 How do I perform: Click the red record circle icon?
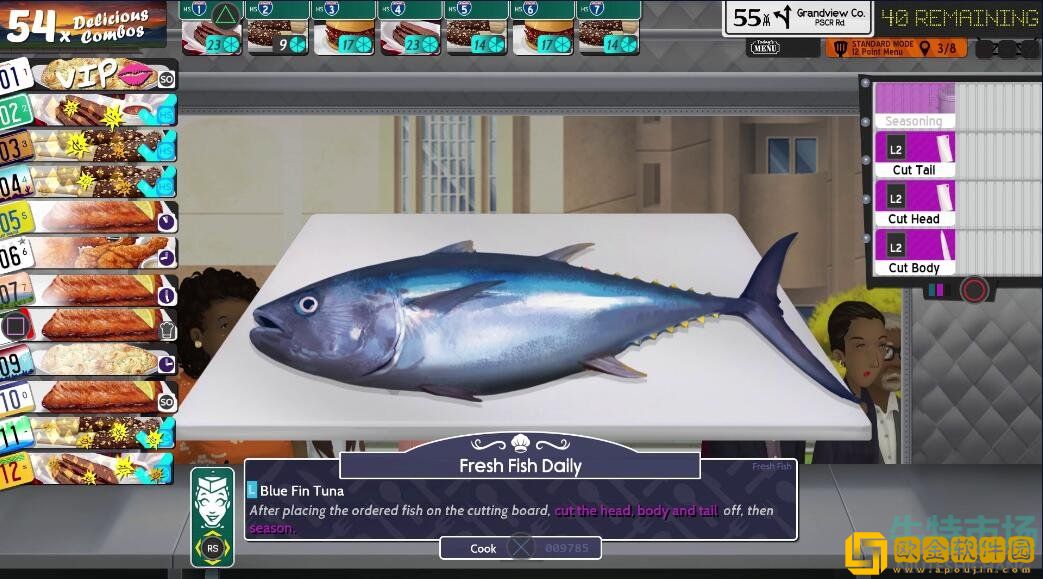tap(974, 291)
